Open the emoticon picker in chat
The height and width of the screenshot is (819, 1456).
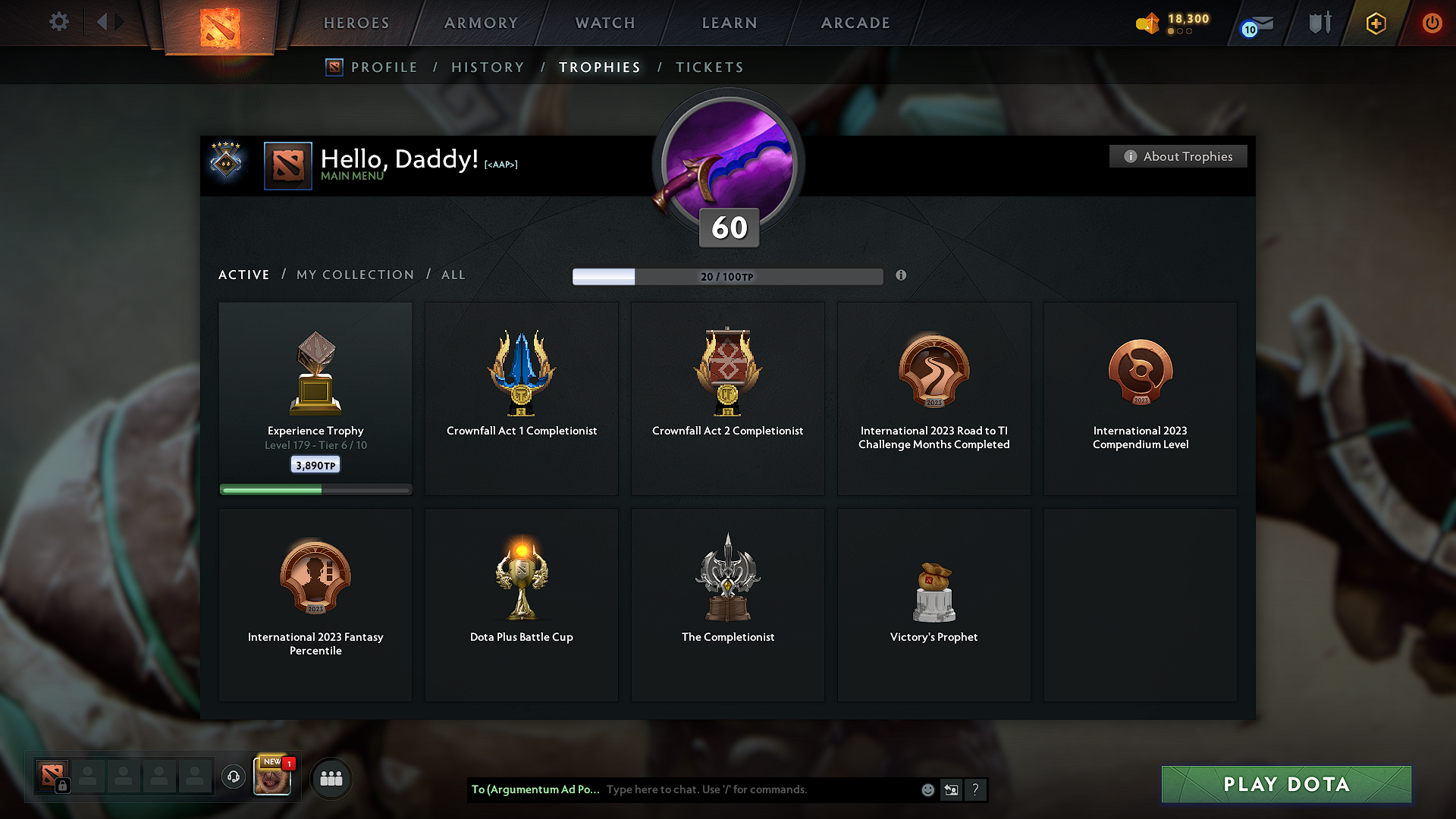(x=927, y=789)
